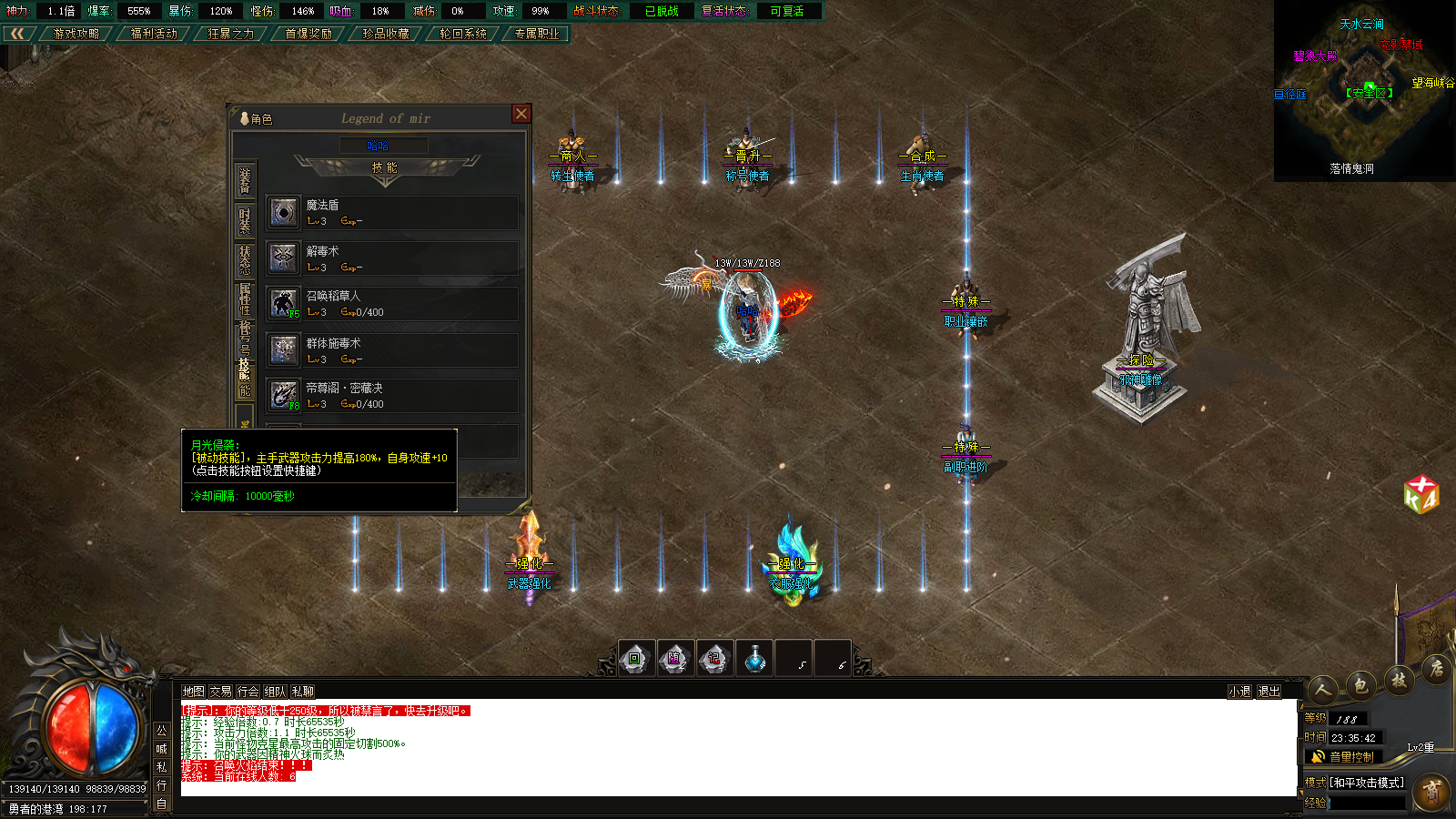Open the bag with the 包 button
Screen dimensions: 1456x819
pos(1360,685)
